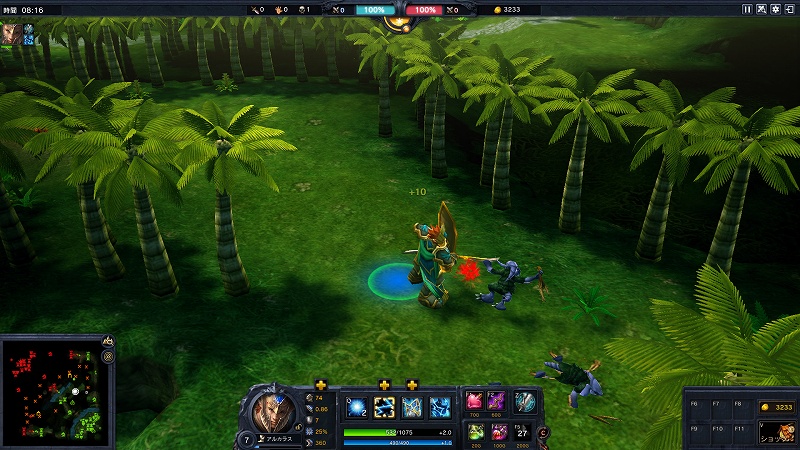Use the fourth blue storm ultimate ability
Screen dimensions: 800x450
(x=439, y=407)
